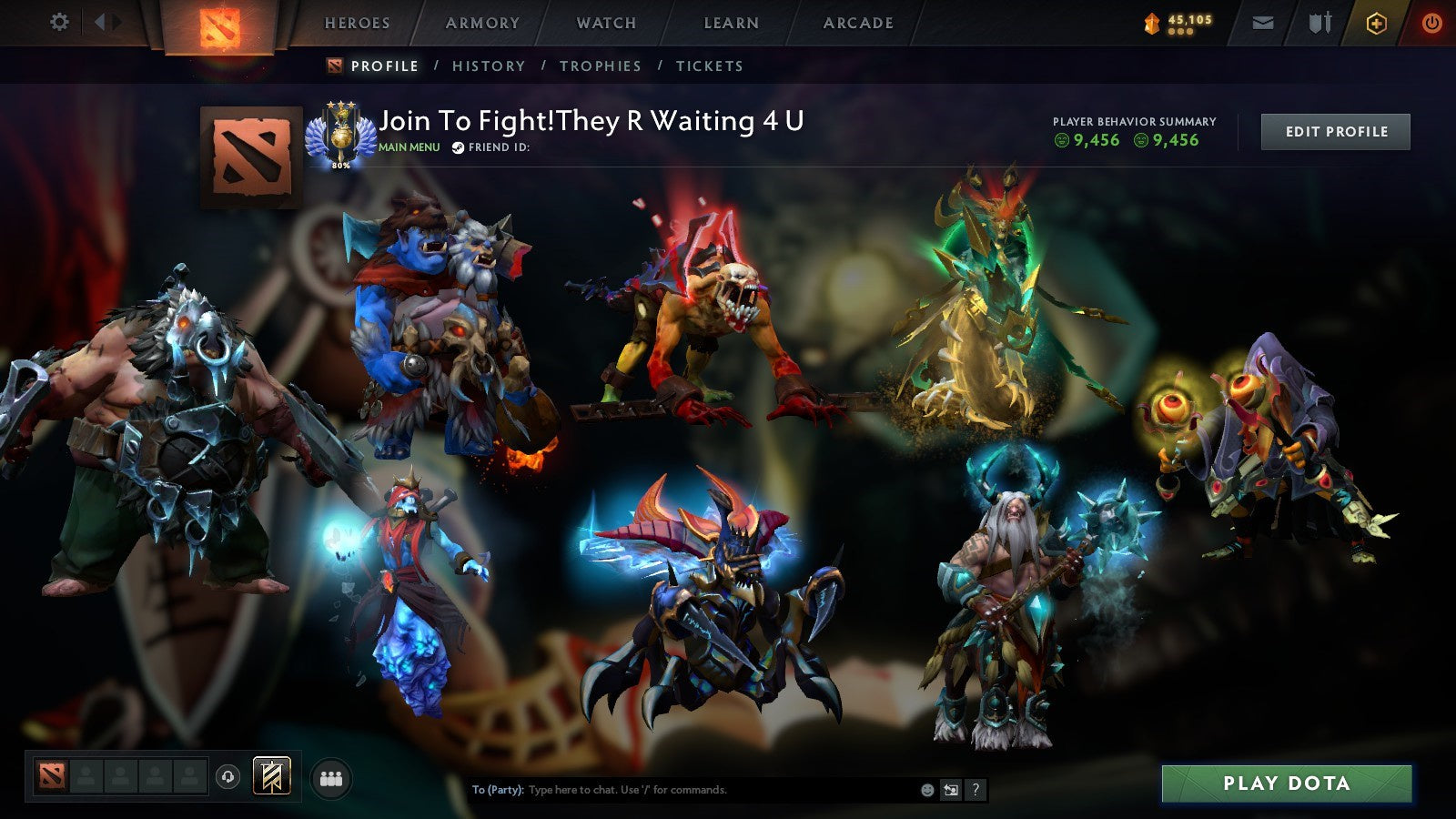
Task: Open the shield and sword Armory icon
Action: (x=1322, y=23)
